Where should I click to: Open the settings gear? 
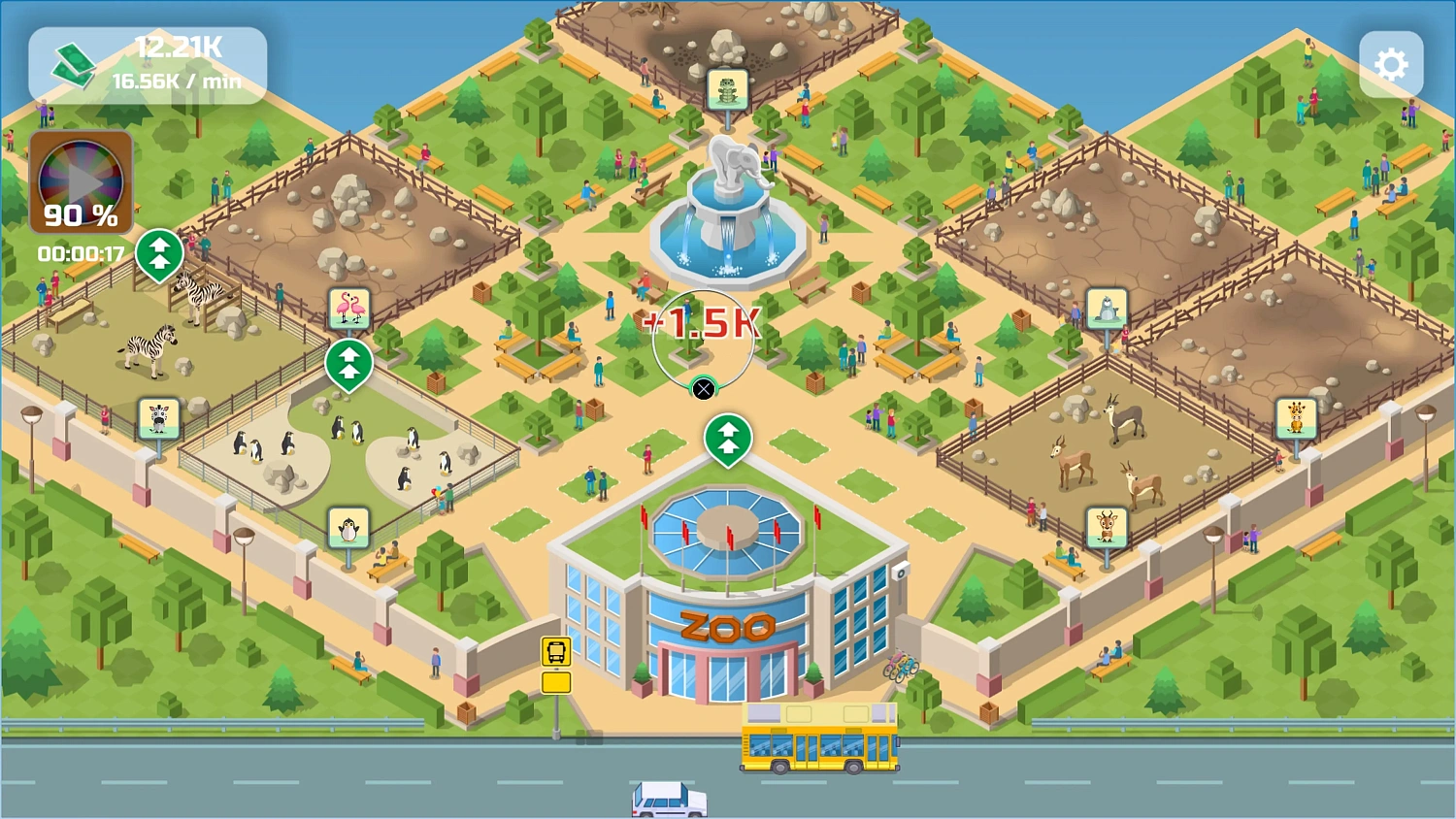pyautogui.click(x=1392, y=64)
